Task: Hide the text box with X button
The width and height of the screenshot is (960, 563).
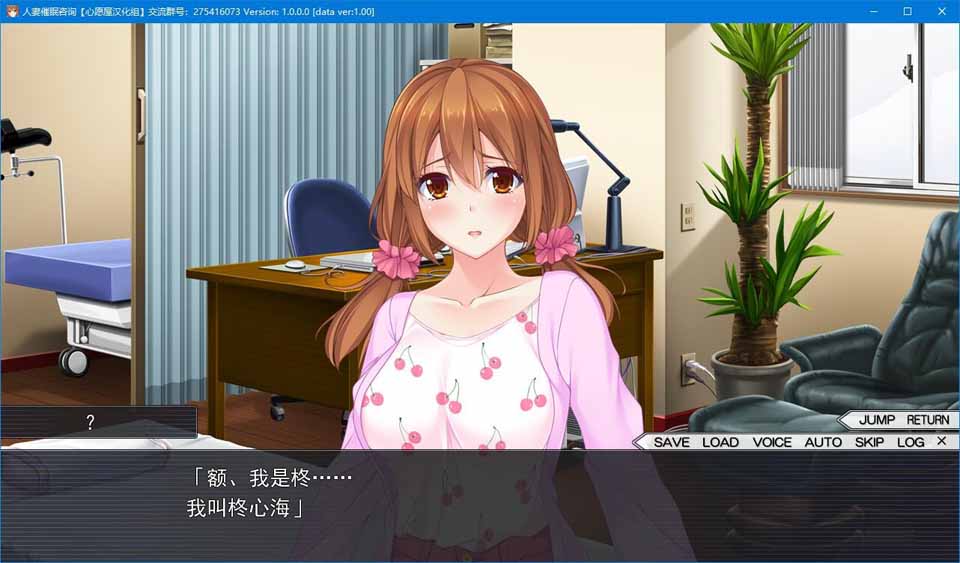Action: point(942,441)
